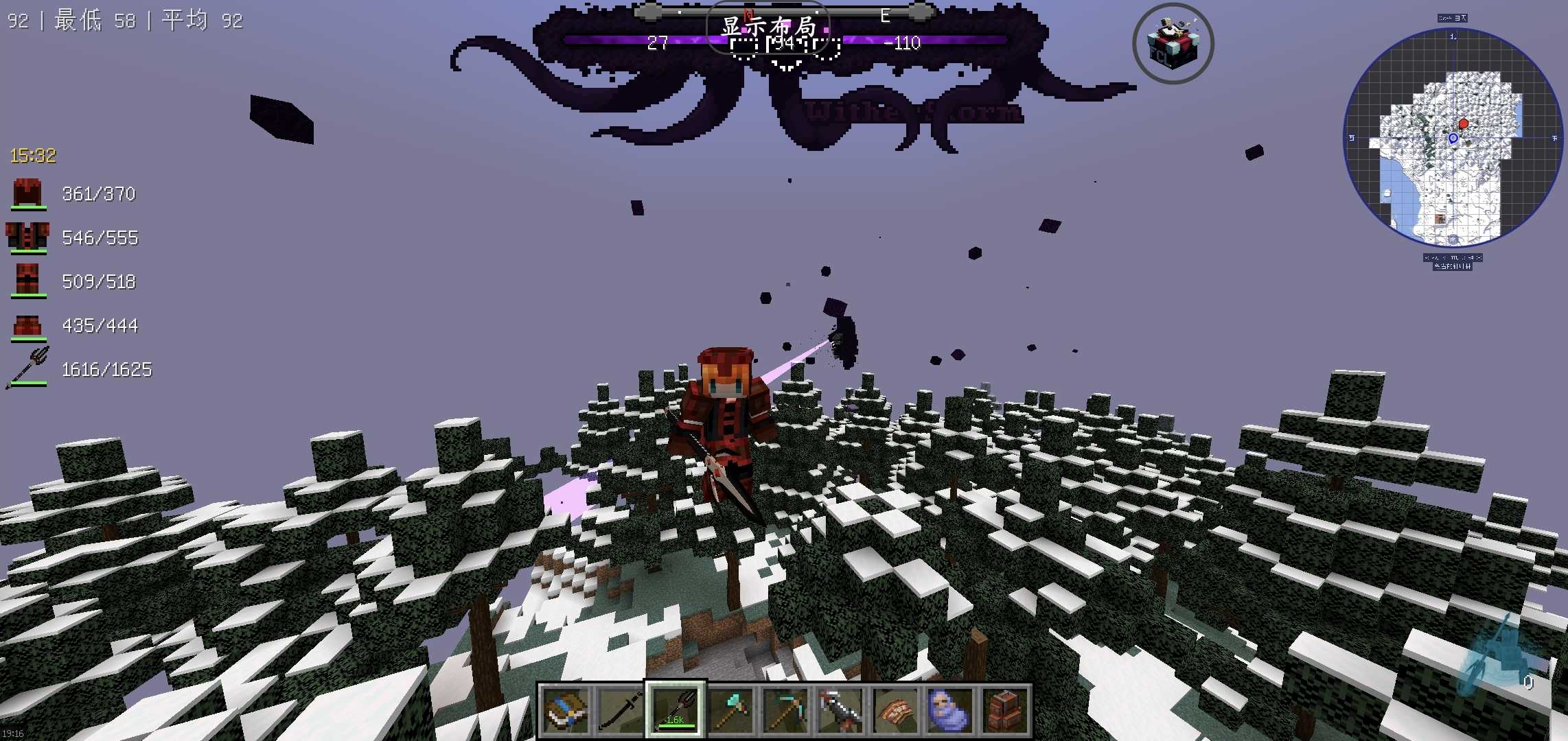
Task: Open the circular minimap
Action: 1453,137
